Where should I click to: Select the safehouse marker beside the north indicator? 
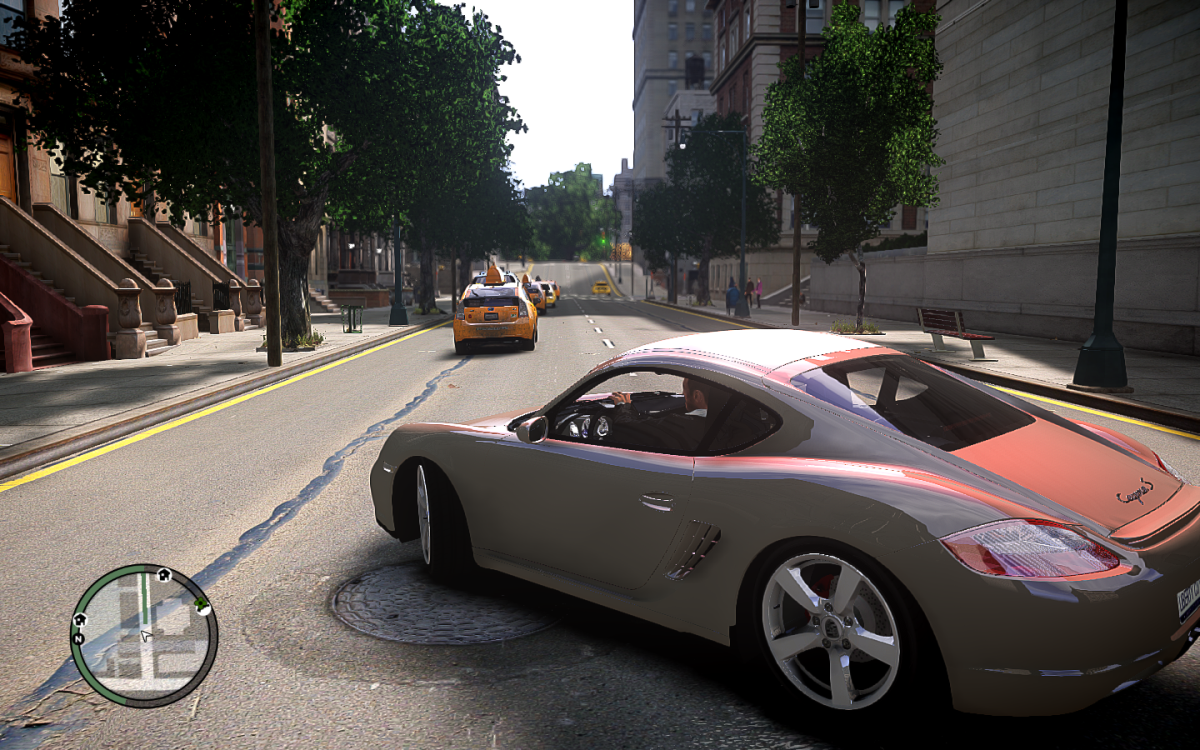(79, 620)
